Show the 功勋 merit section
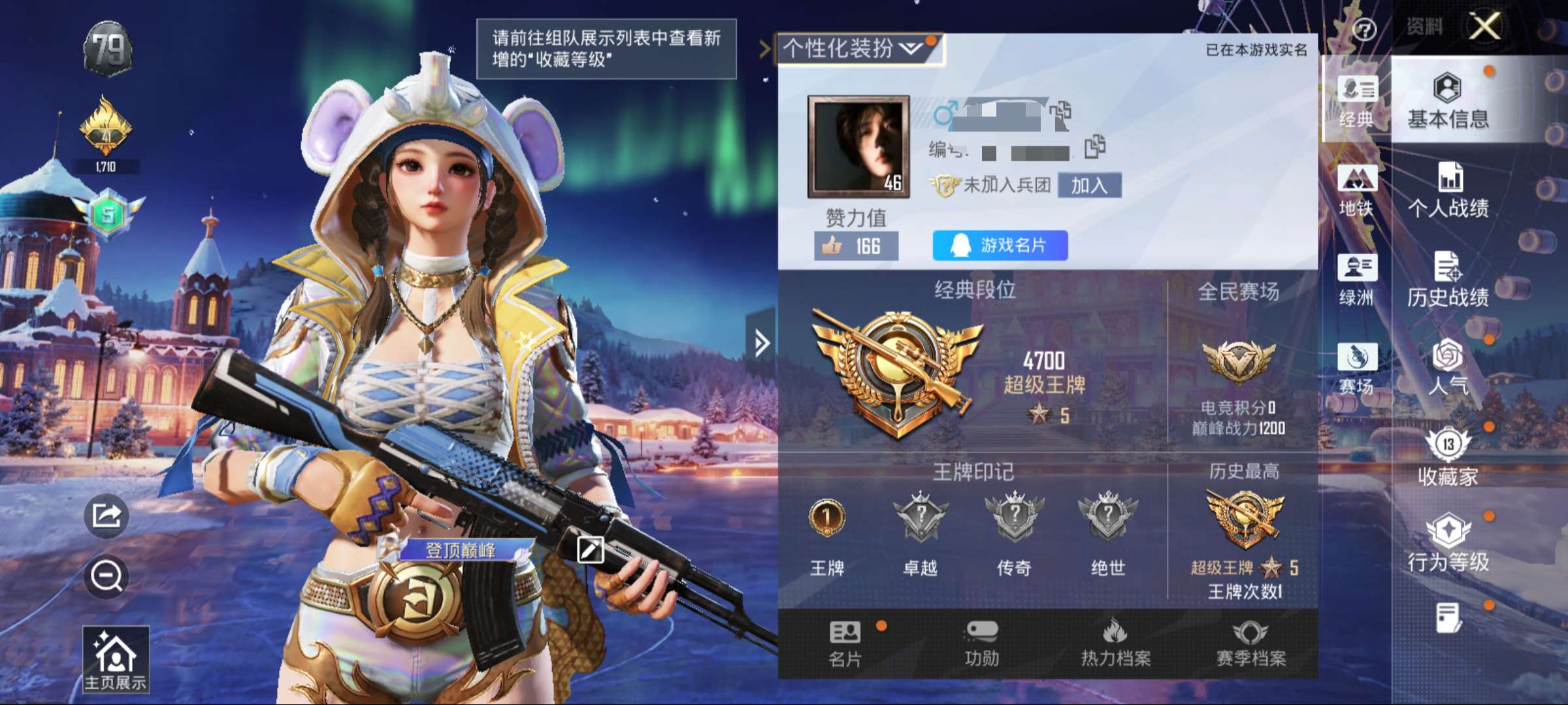This screenshot has height=705, width=1568. (x=981, y=644)
